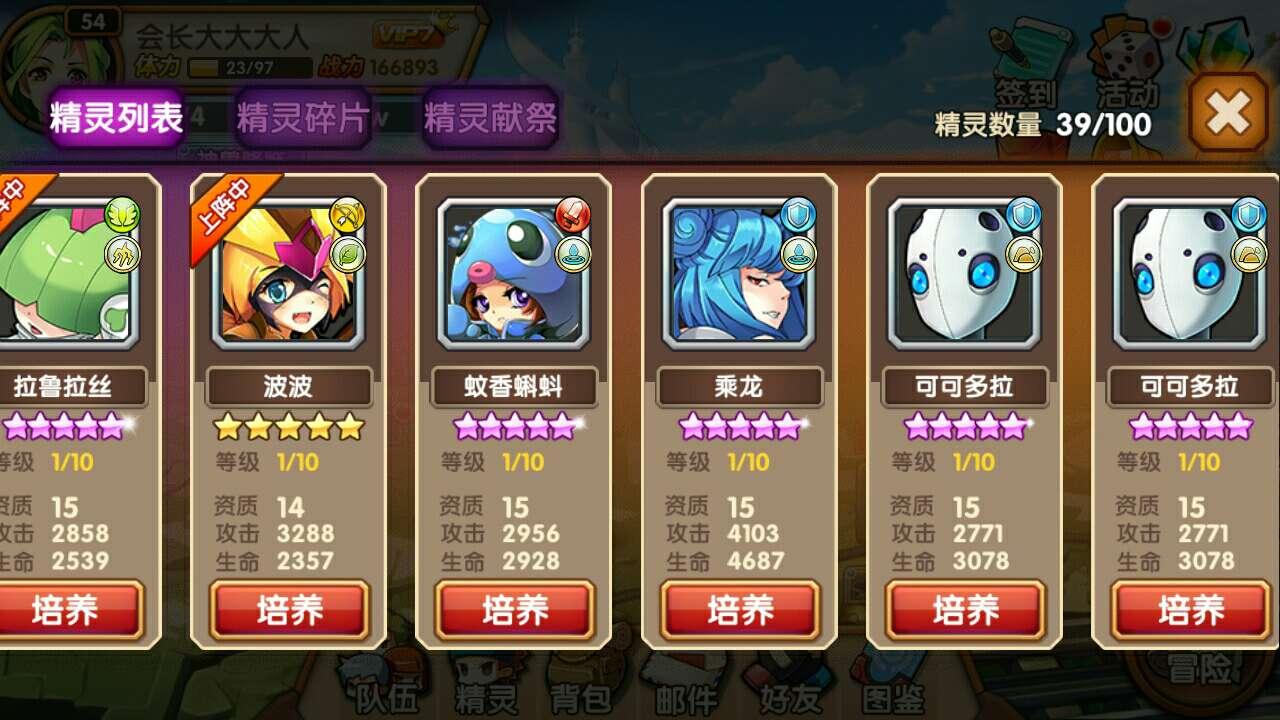The height and width of the screenshot is (720, 1280).
Task: Train 波波 with the 培养 button
Action: point(289,610)
